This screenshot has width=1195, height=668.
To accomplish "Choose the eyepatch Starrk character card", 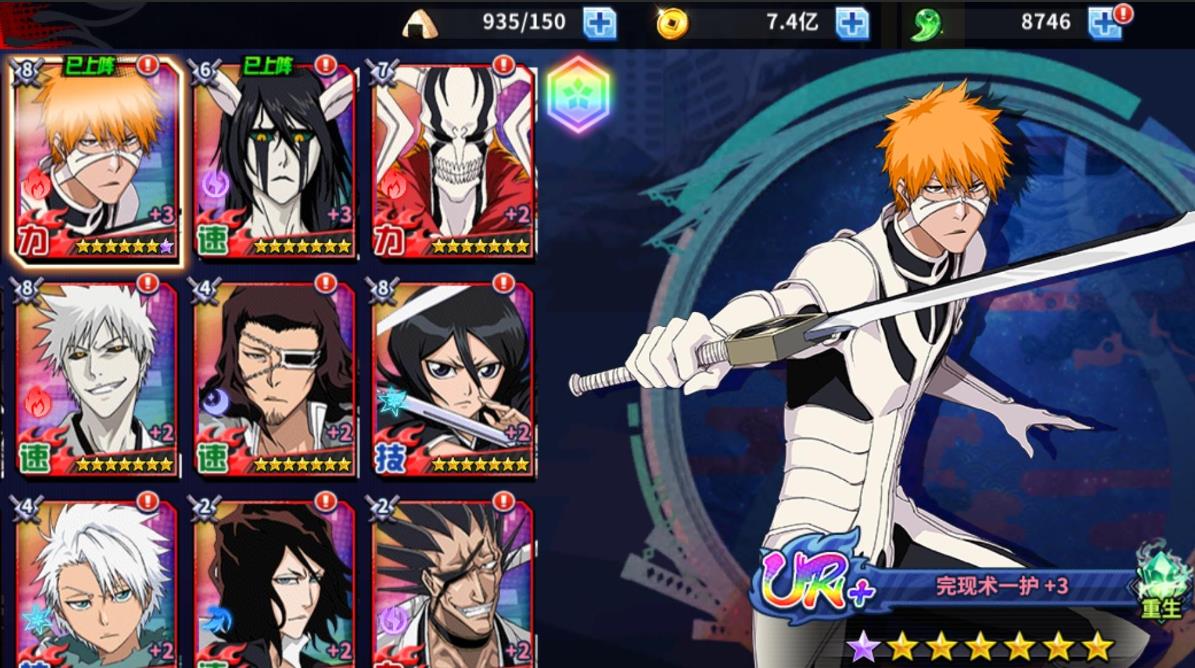I will pyautogui.click(x=275, y=380).
